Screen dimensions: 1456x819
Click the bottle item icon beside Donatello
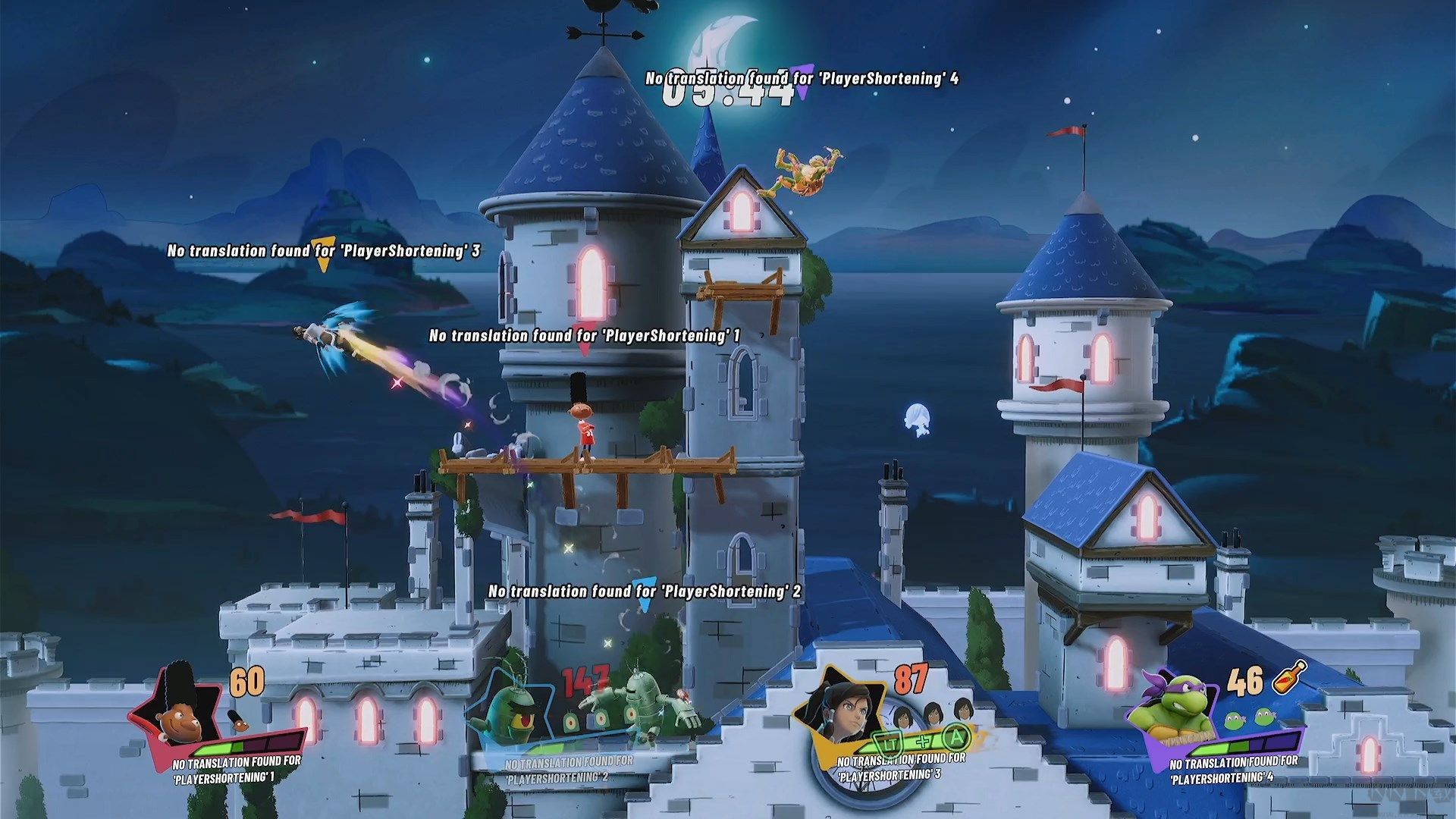tap(1289, 677)
